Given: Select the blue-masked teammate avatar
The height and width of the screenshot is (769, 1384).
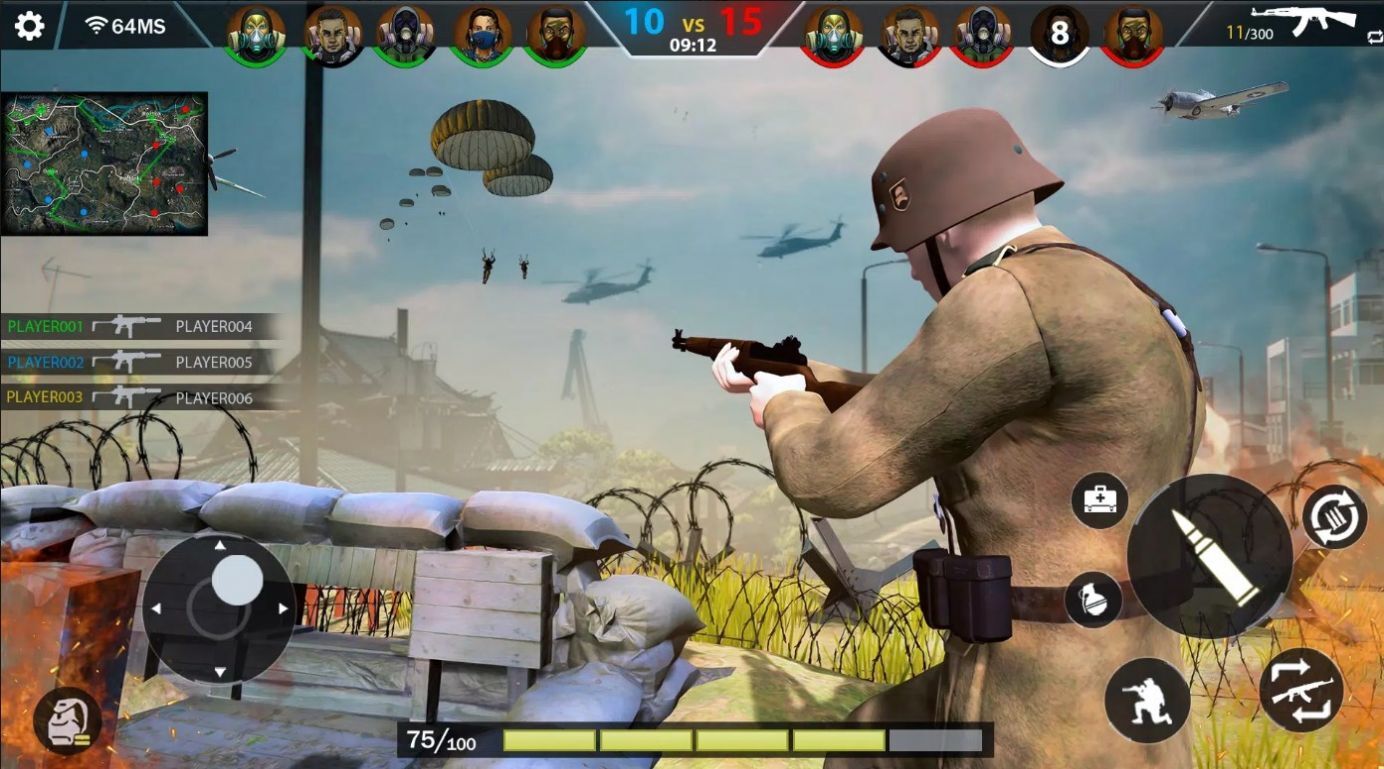Looking at the screenshot, I should point(483,35).
